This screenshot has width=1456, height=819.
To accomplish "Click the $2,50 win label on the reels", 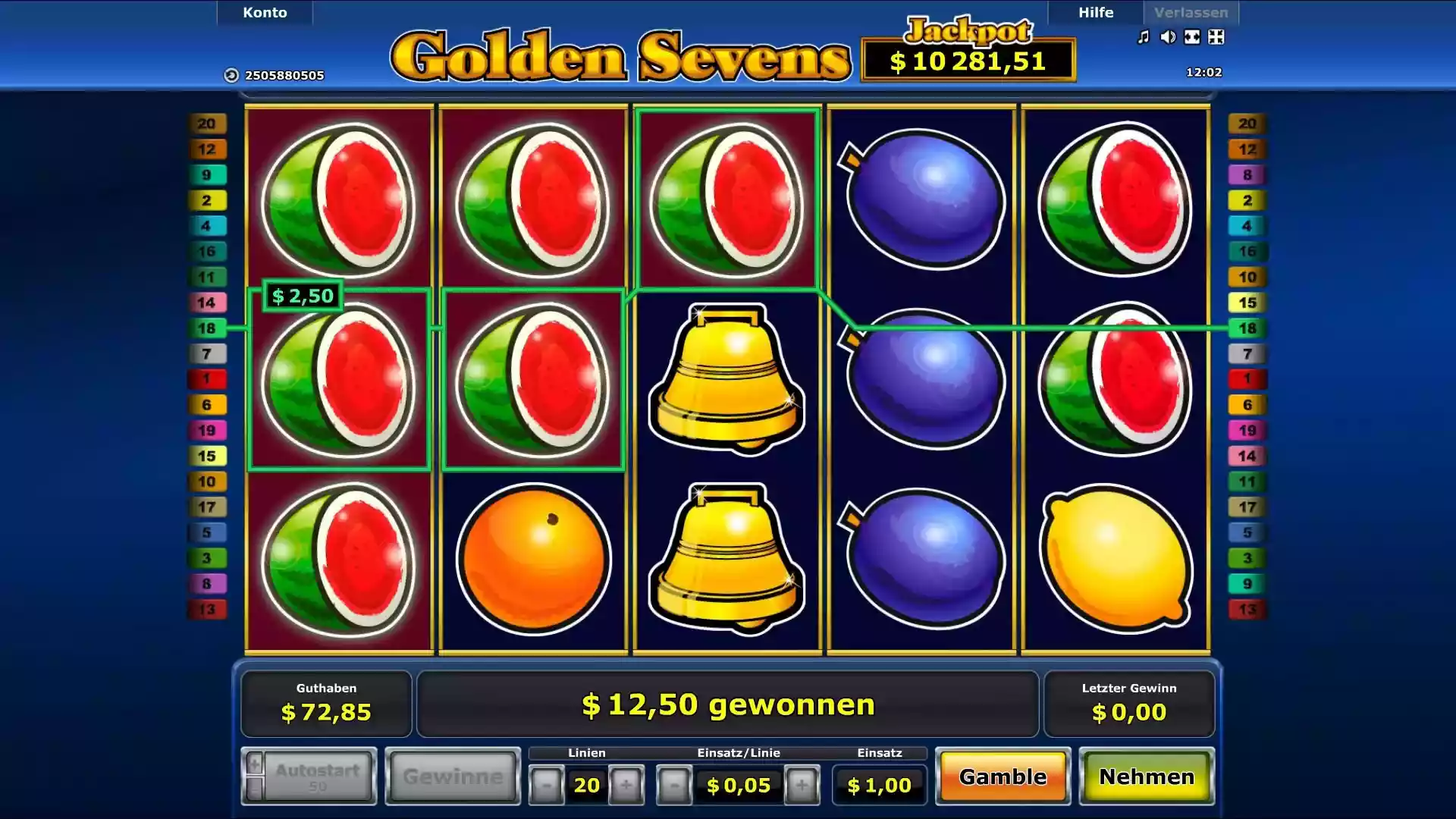I will pos(302,296).
